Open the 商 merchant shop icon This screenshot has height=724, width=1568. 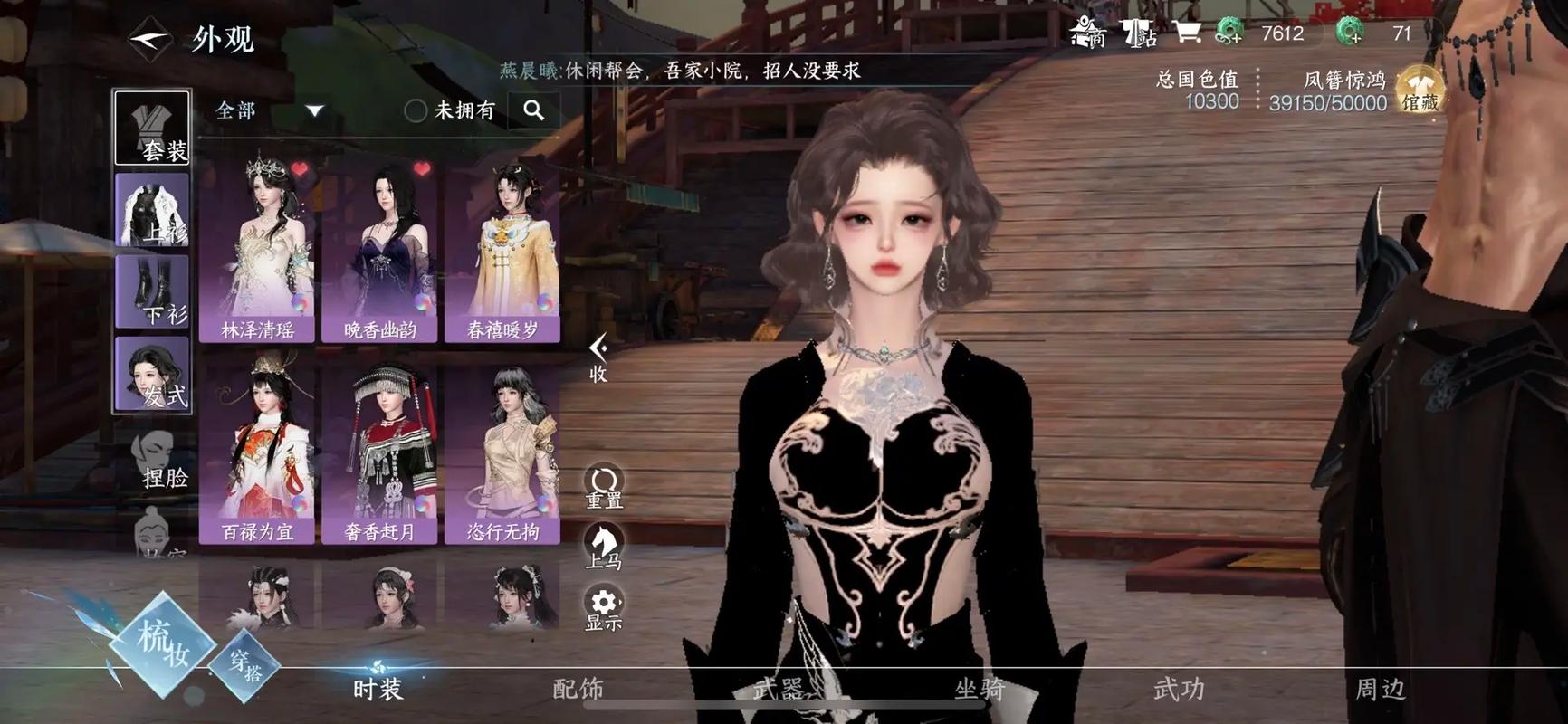pyautogui.click(x=1085, y=33)
